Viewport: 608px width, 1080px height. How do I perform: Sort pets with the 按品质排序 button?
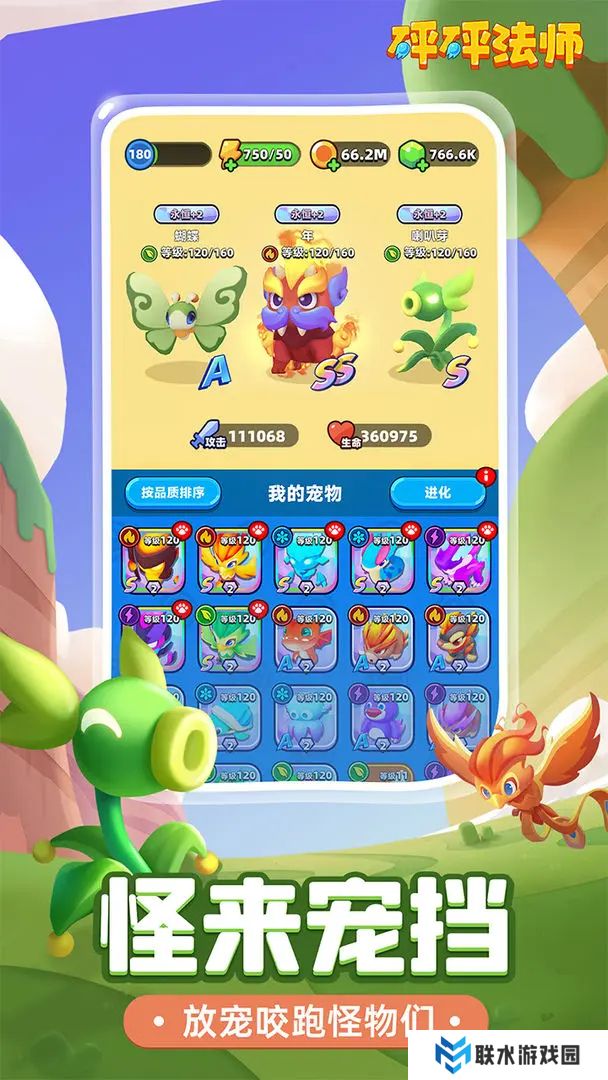[173, 492]
